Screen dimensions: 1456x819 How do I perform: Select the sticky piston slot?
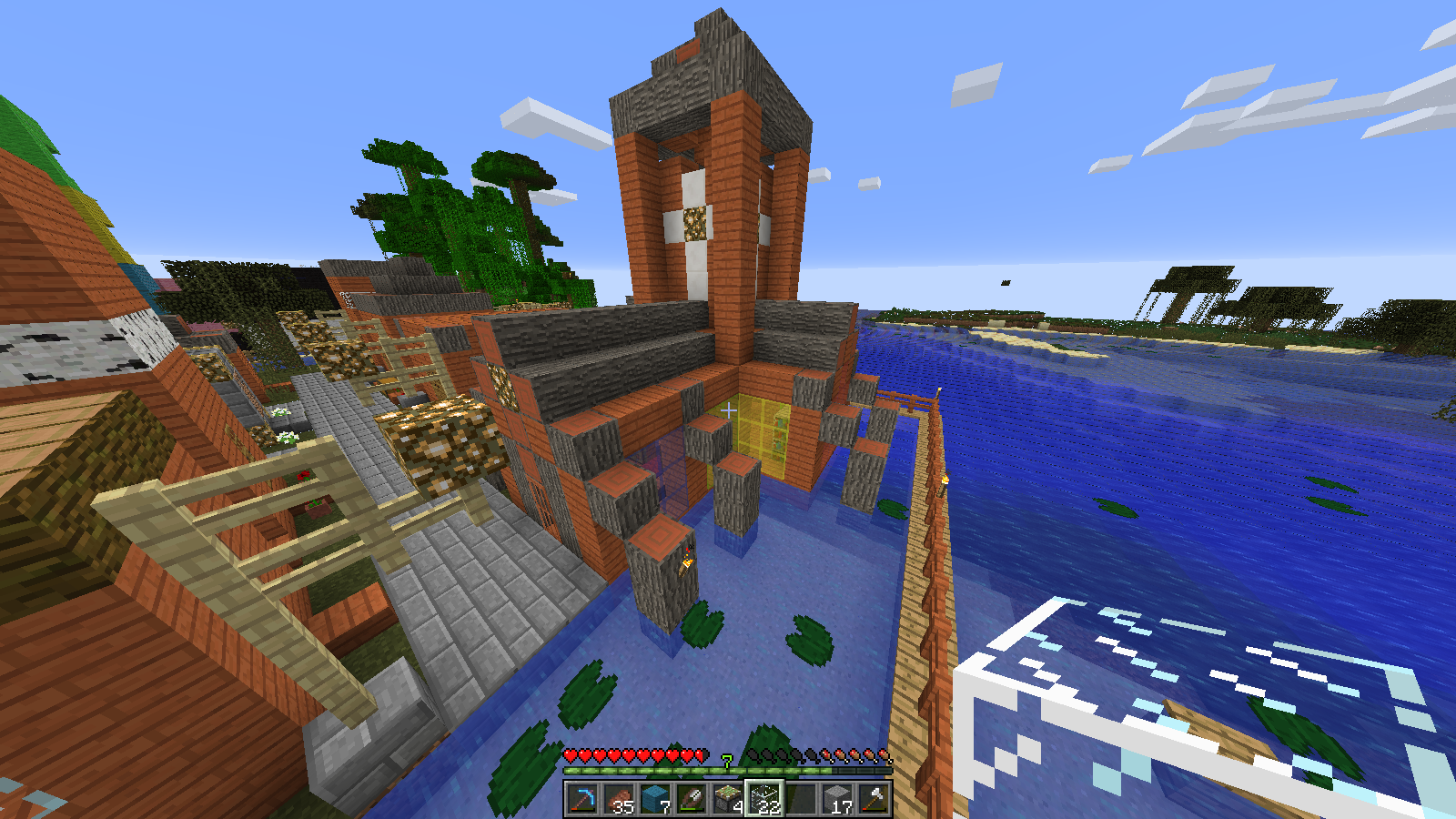pos(728,800)
